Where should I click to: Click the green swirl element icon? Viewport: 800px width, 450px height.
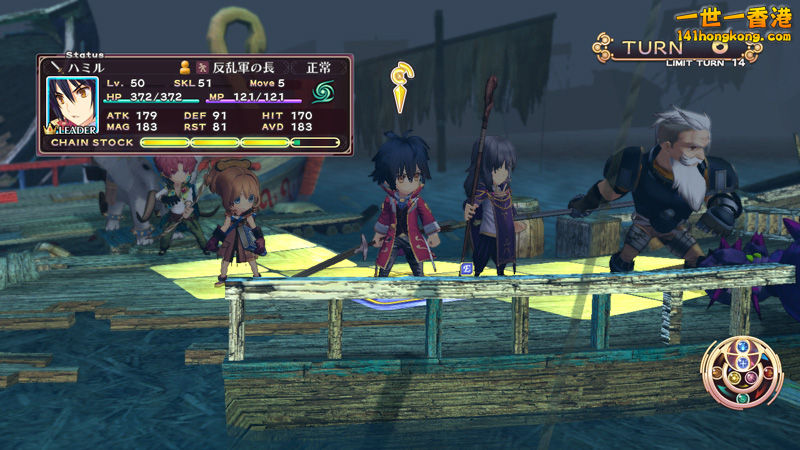point(323,93)
